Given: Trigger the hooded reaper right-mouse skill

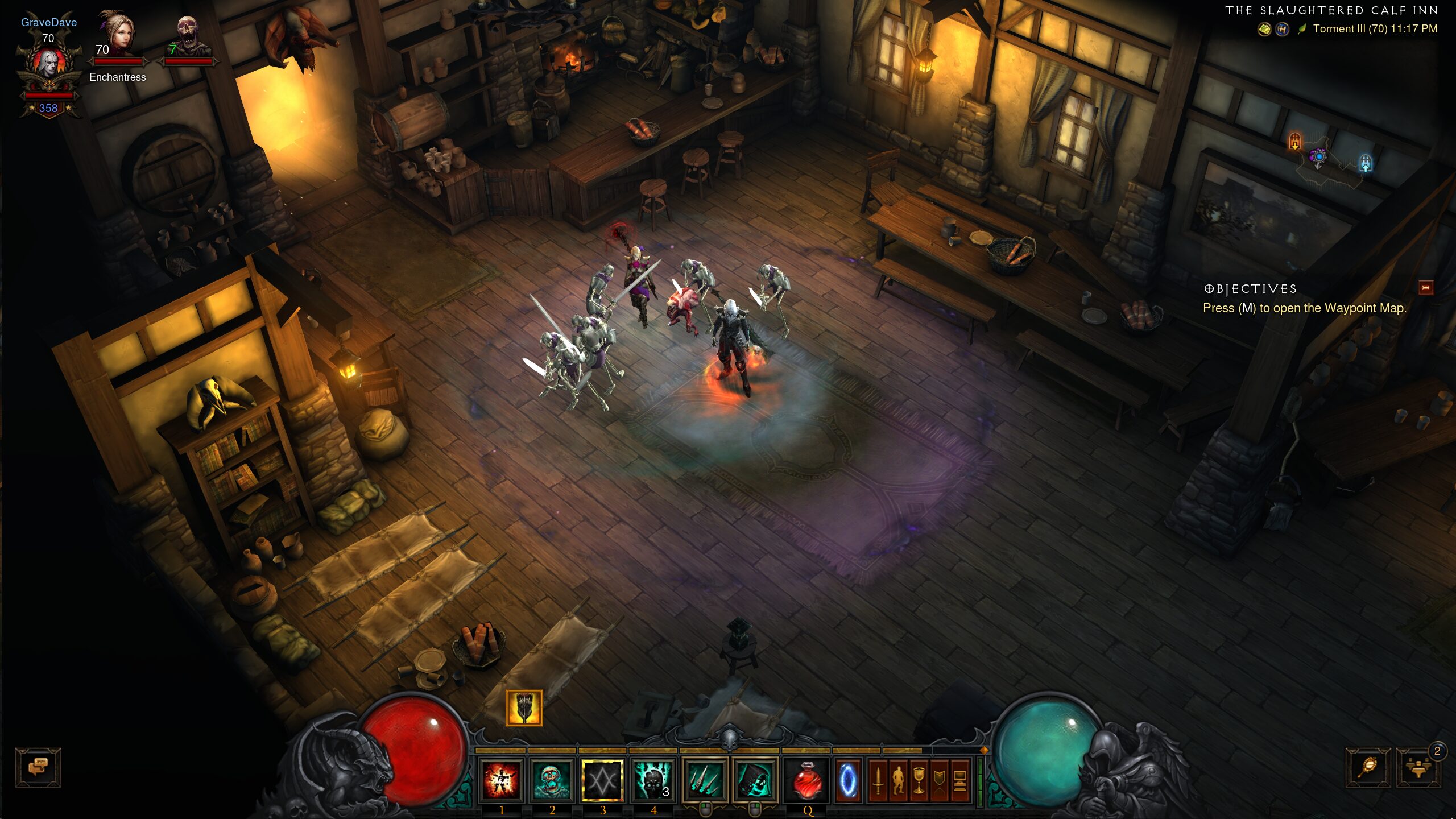Looking at the screenshot, I should [755, 780].
